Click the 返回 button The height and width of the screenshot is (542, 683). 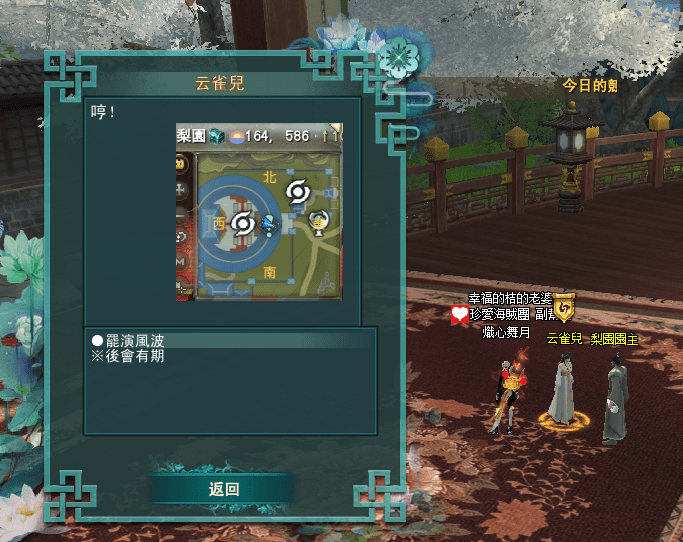(x=224, y=489)
